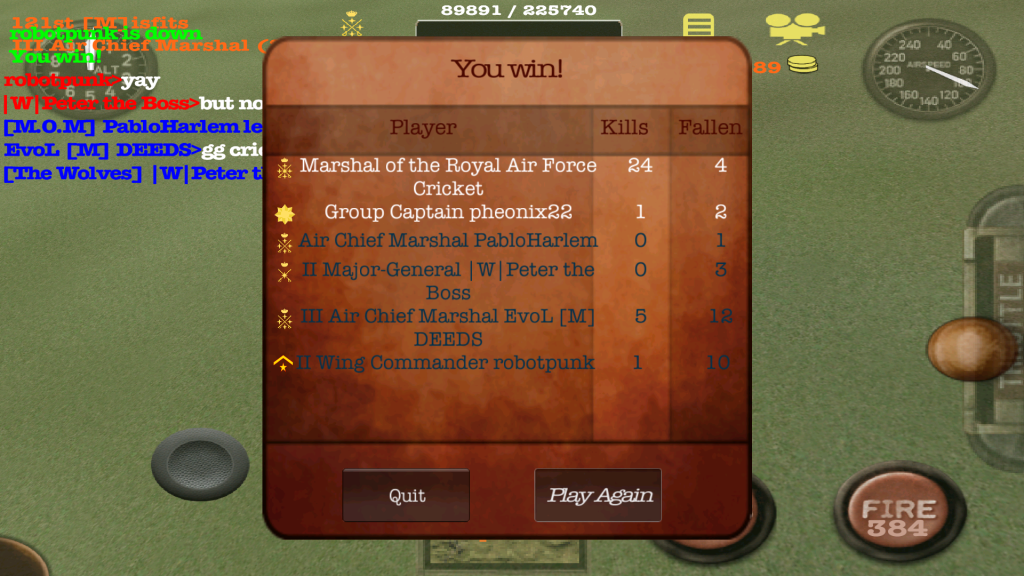Tap the round gray joystick pad
1024x576 pixels.
pyautogui.click(x=200, y=464)
